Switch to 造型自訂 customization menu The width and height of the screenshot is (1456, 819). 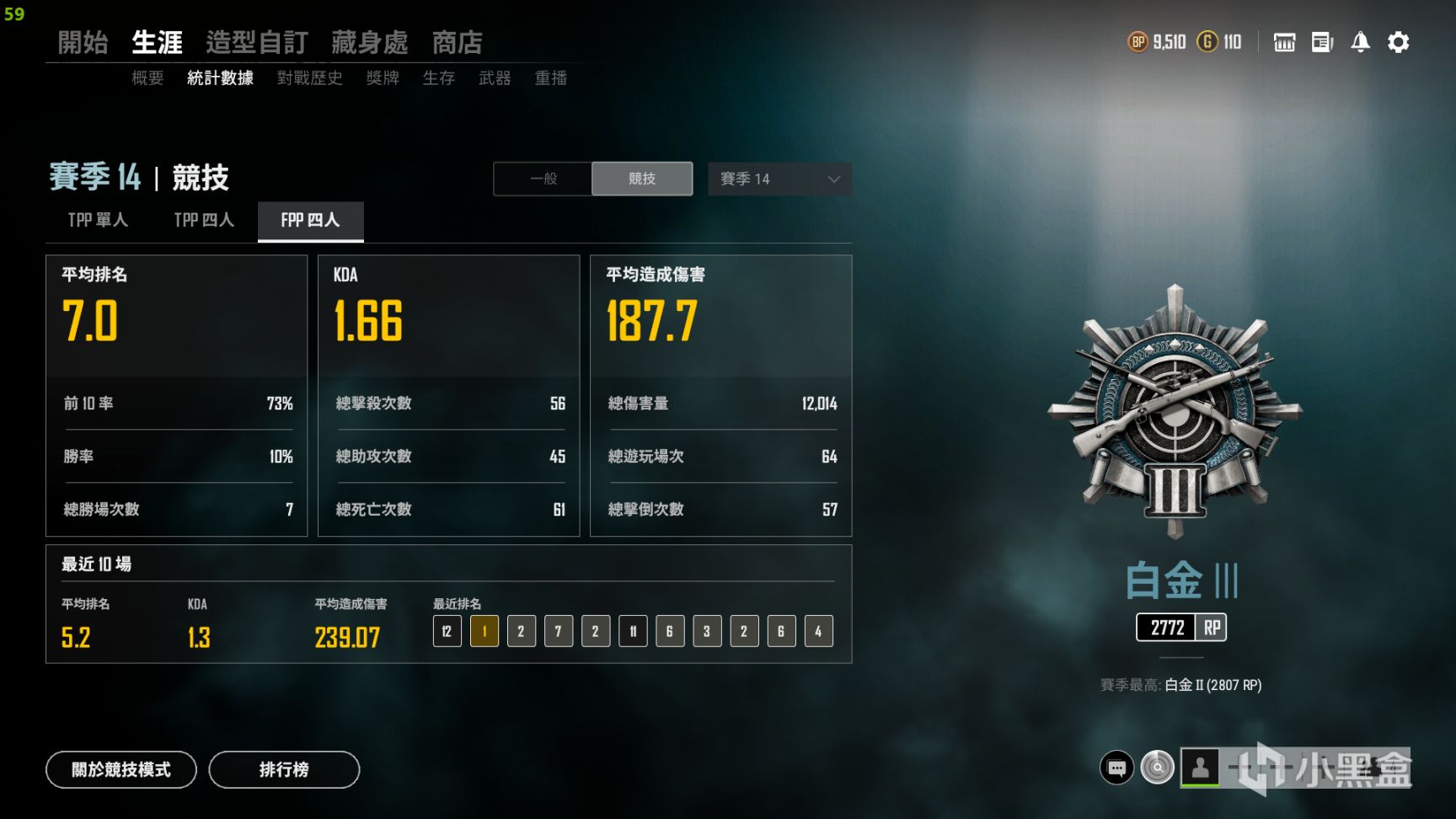(256, 42)
